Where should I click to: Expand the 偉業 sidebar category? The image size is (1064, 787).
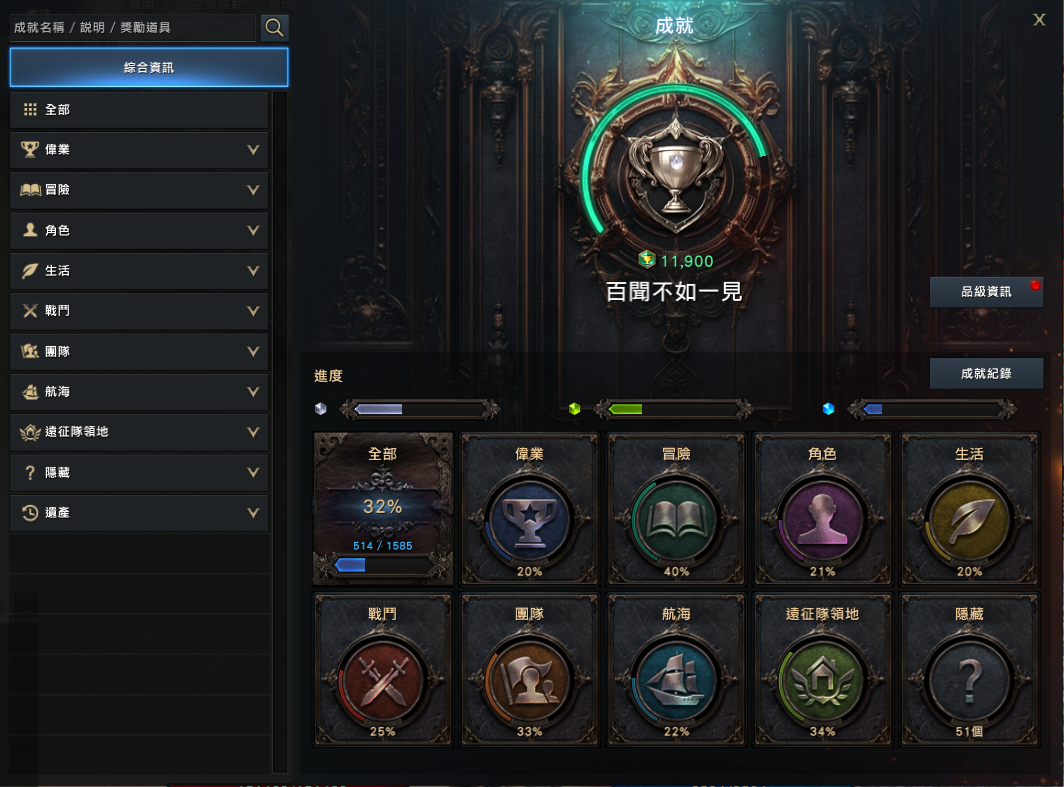click(139, 150)
